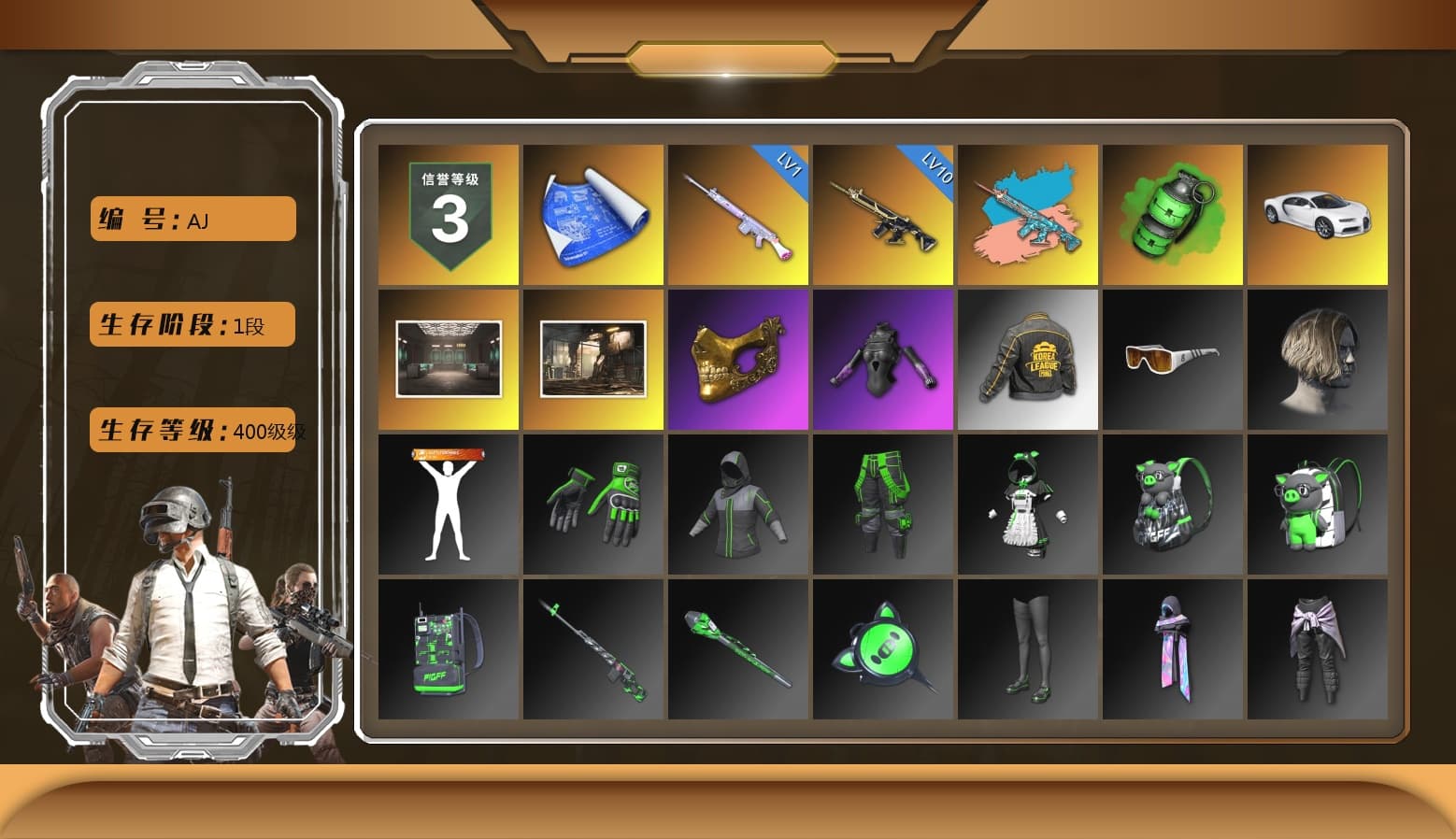1456x839 pixels.
Task: Click the green grenade skin
Action: click(1173, 214)
